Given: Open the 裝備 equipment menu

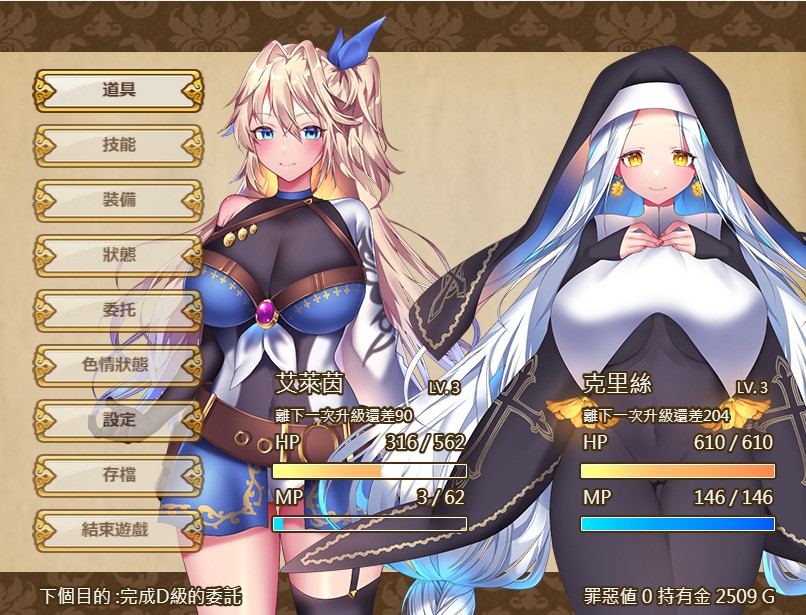Looking at the screenshot, I should [118, 200].
